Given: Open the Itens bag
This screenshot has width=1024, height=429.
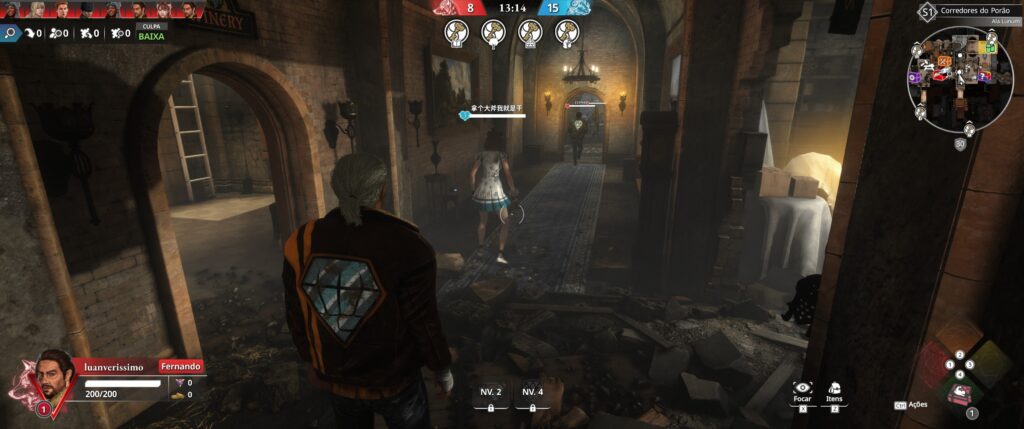Looking at the screenshot, I should click(x=835, y=387).
